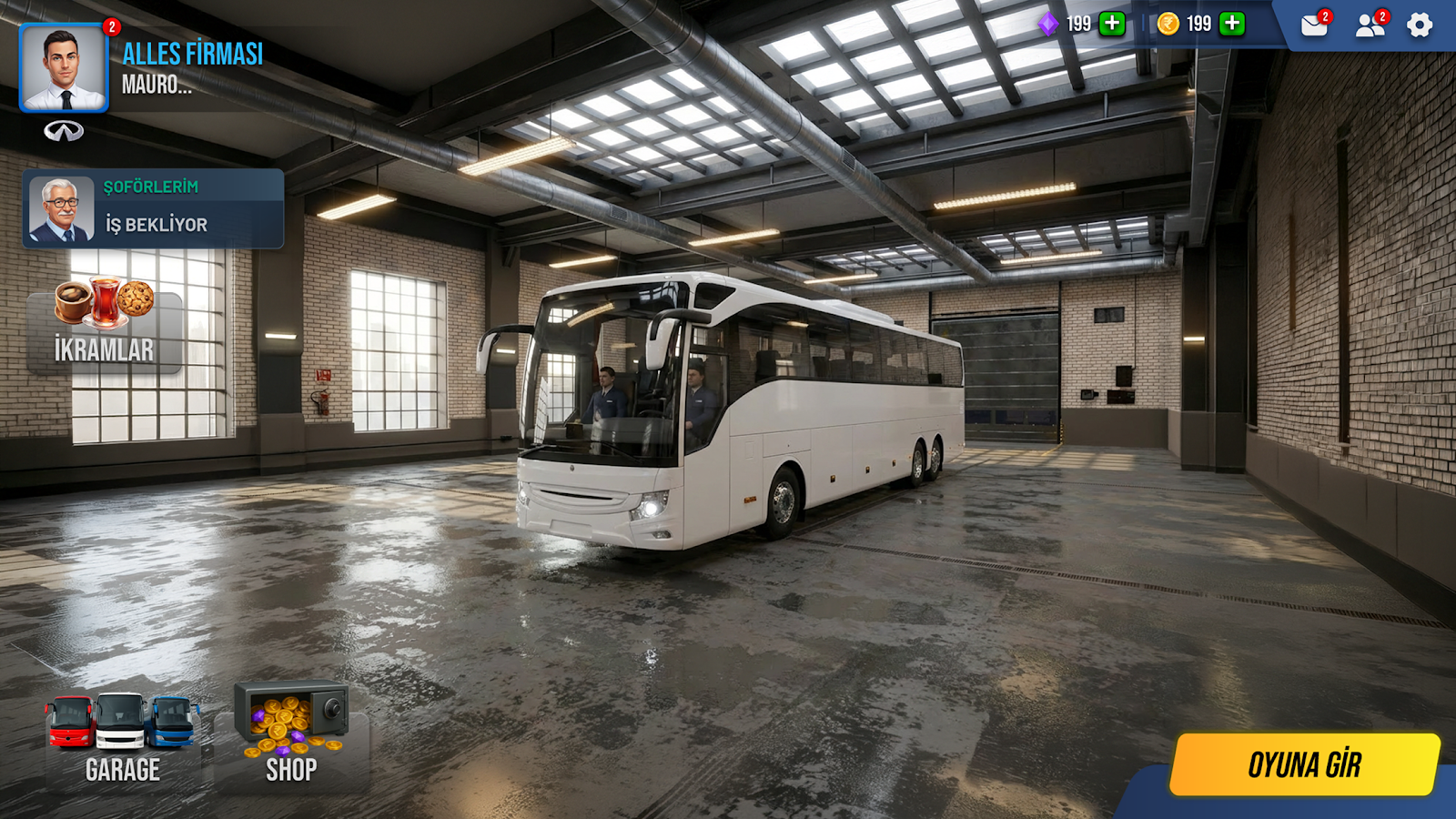Screen dimensions: 1456x819
Task: Click the Oyuna Gir button
Action: pyautogui.click(x=1304, y=765)
